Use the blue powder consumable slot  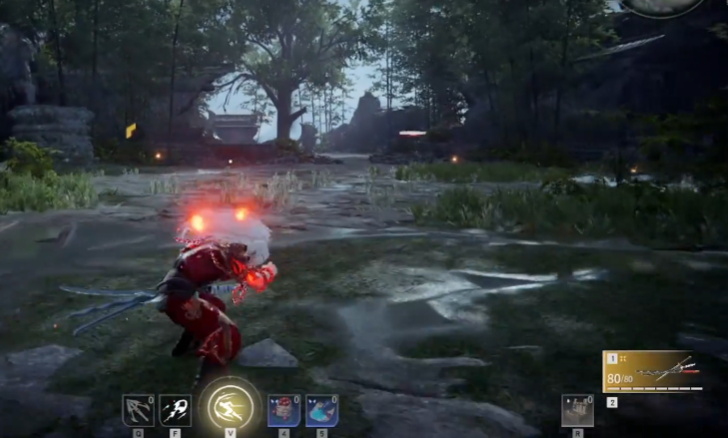click(321, 410)
